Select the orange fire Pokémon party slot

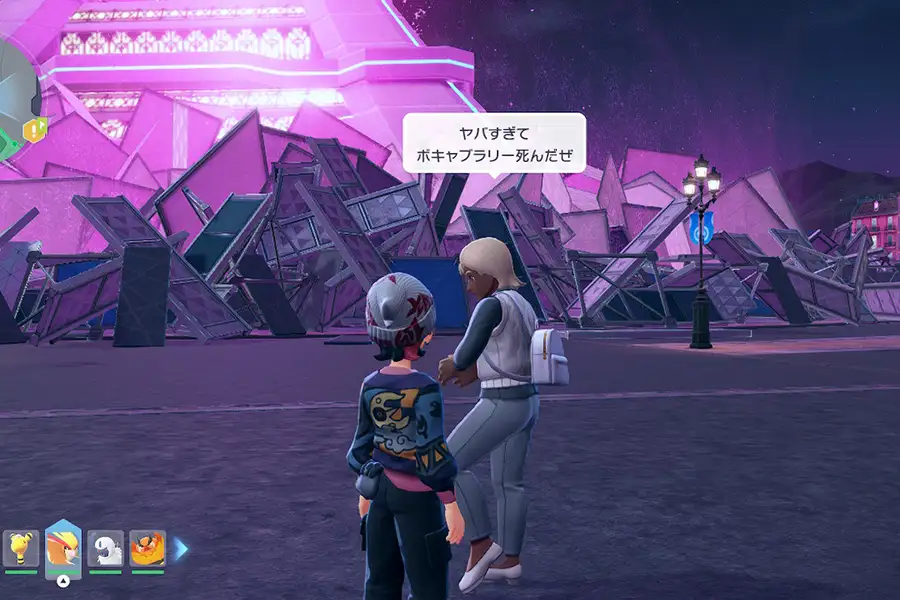click(147, 548)
